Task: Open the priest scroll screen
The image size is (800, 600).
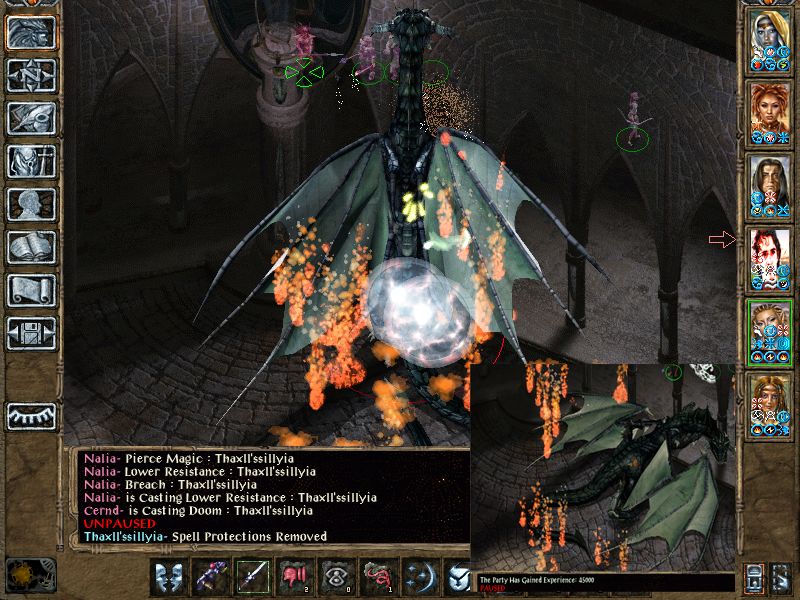Action: [30, 290]
